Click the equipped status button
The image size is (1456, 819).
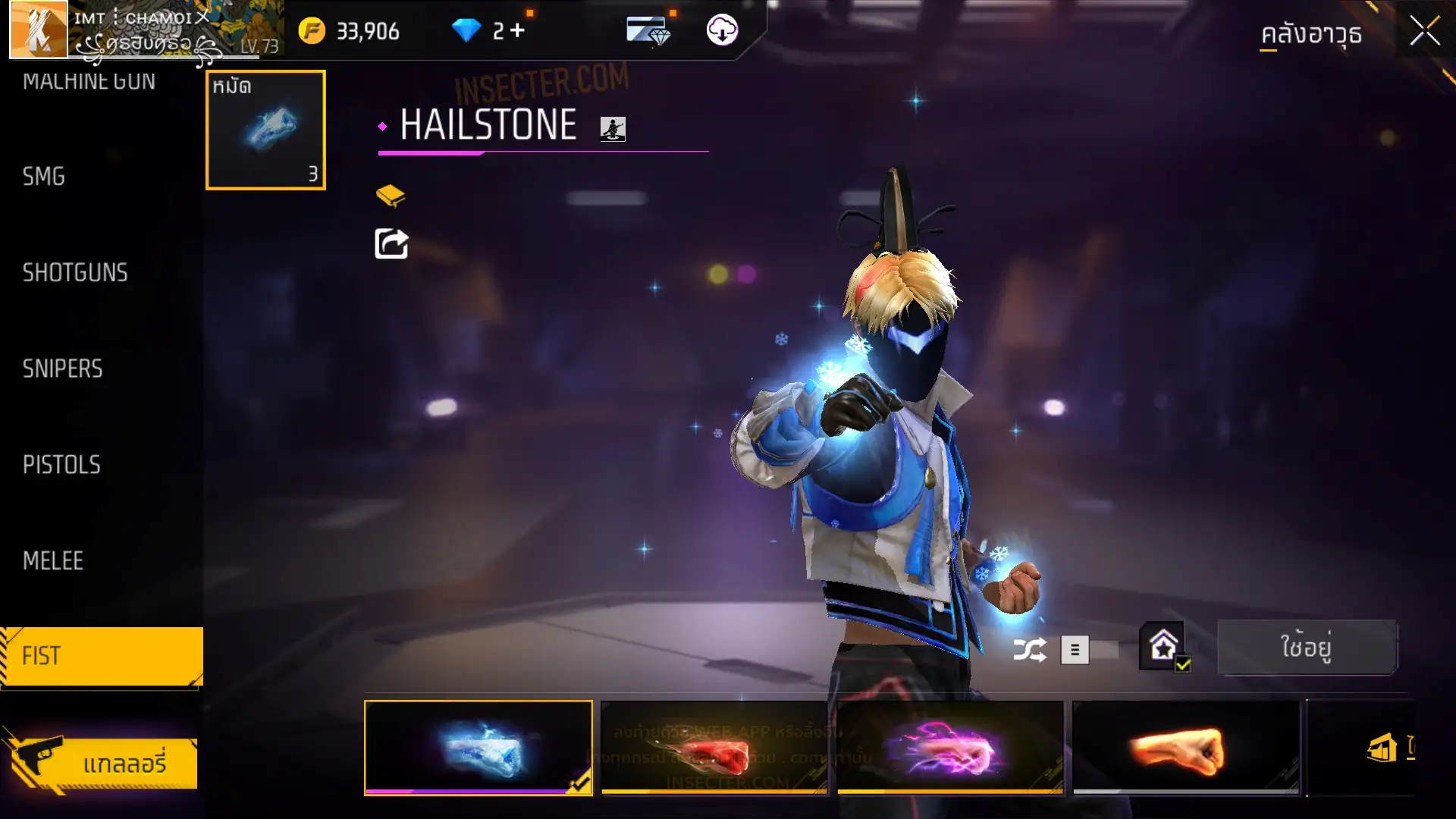[x=1306, y=648]
